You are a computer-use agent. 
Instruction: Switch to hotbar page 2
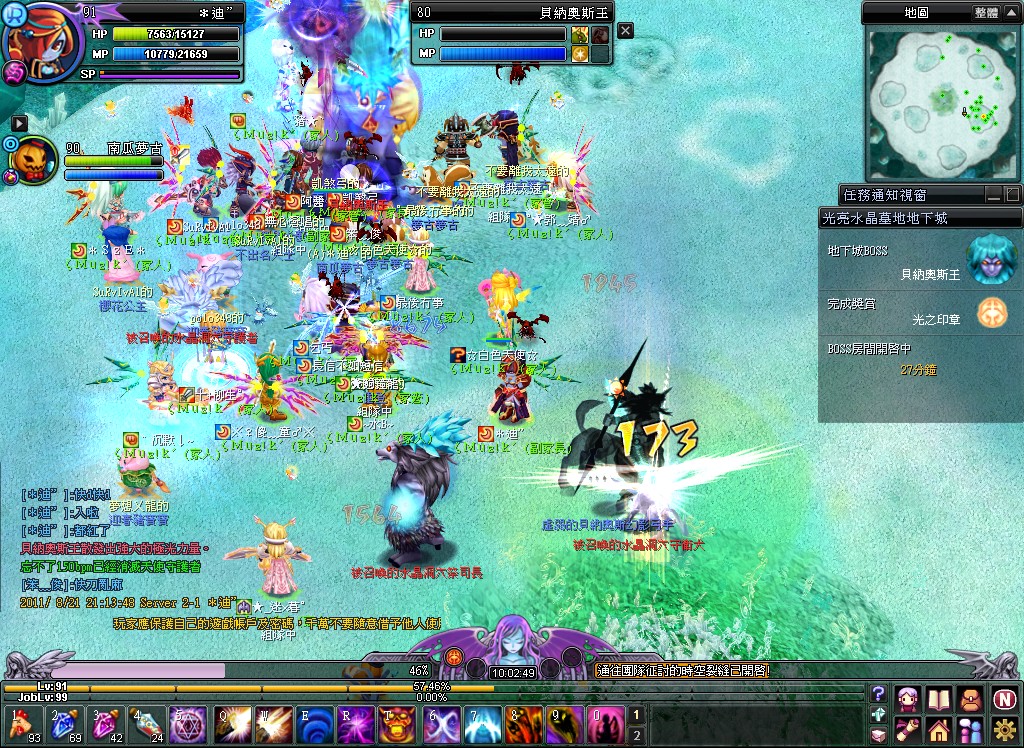634,735
